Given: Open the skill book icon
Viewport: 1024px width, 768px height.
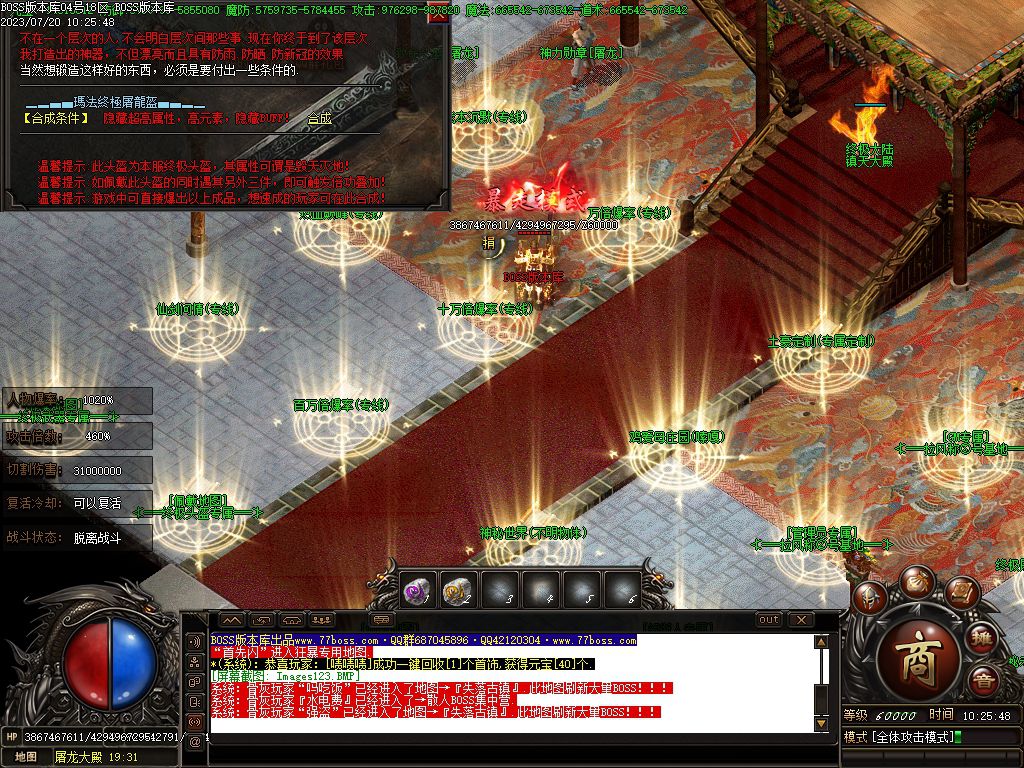Looking at the screenshot, I should click(962, 593).
